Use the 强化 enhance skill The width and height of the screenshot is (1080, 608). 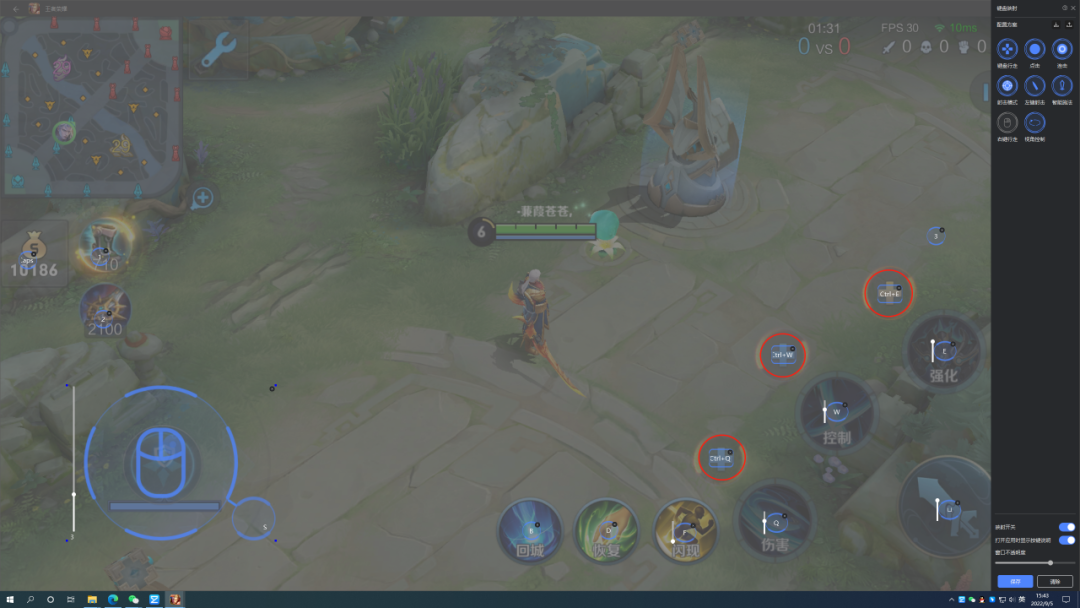(943, 350)
